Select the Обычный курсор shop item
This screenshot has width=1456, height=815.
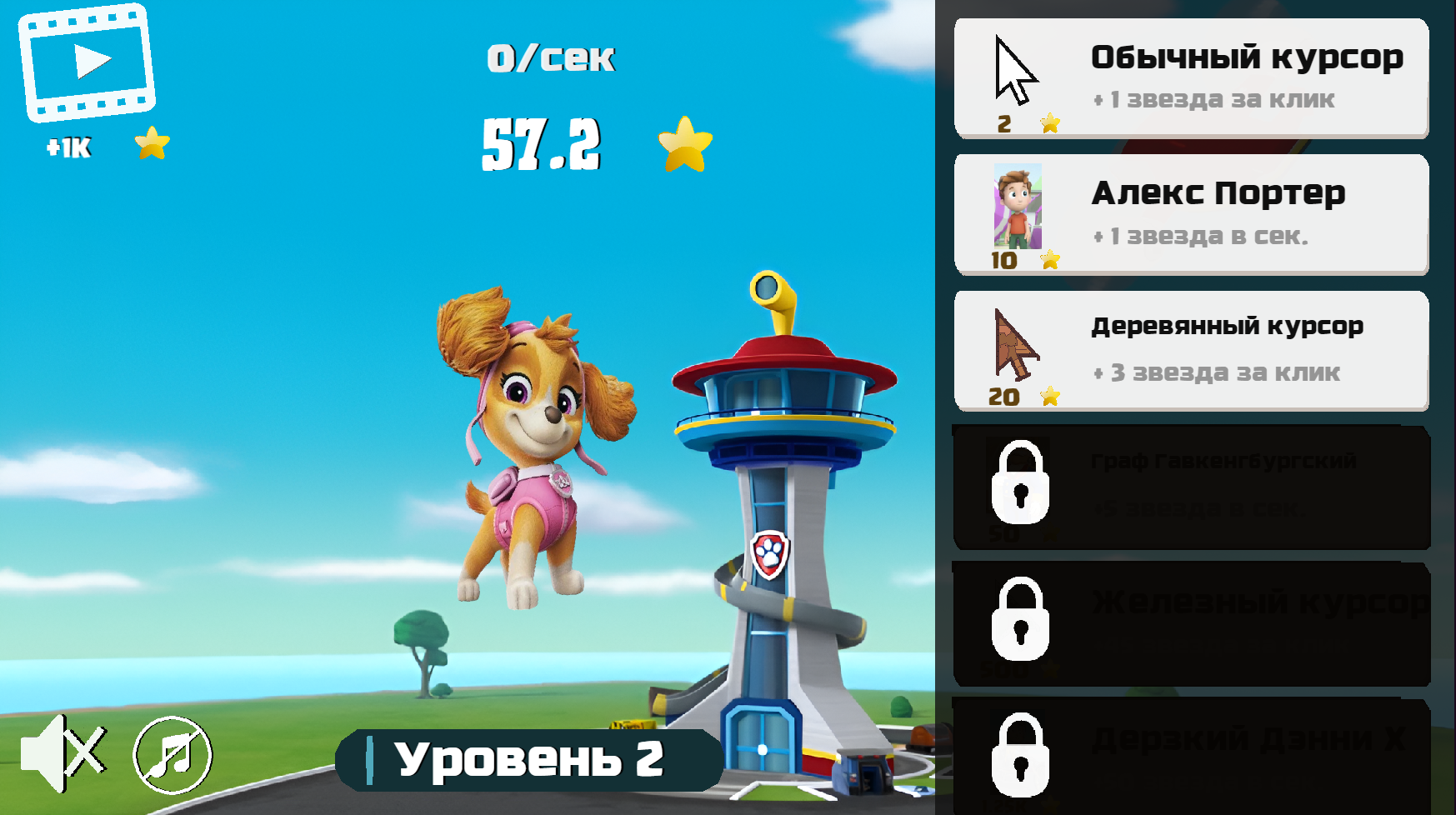(1192, 75)
